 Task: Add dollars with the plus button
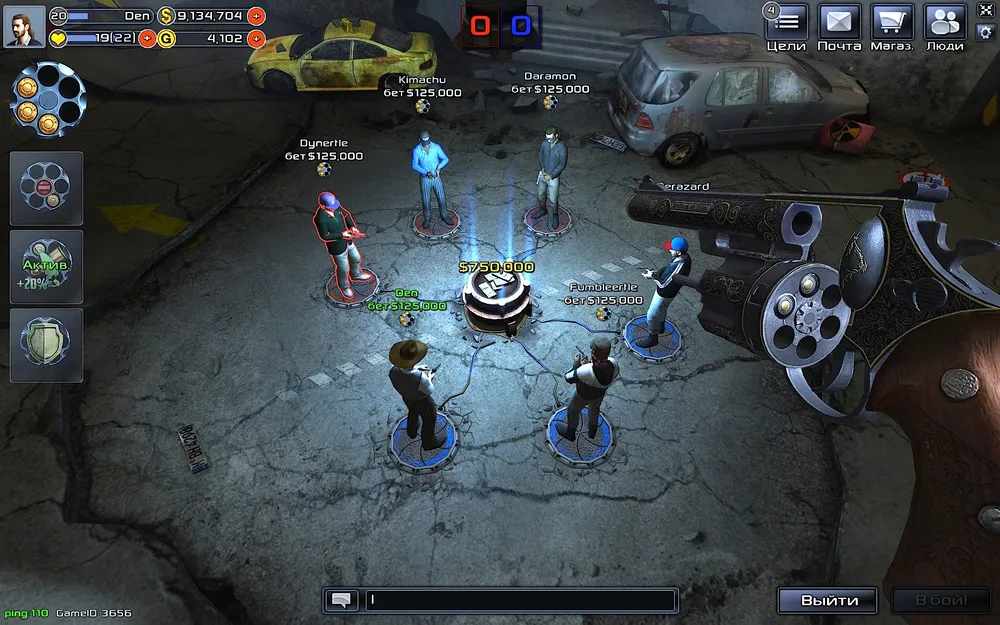pyautogui.click(x=256, y=16)
